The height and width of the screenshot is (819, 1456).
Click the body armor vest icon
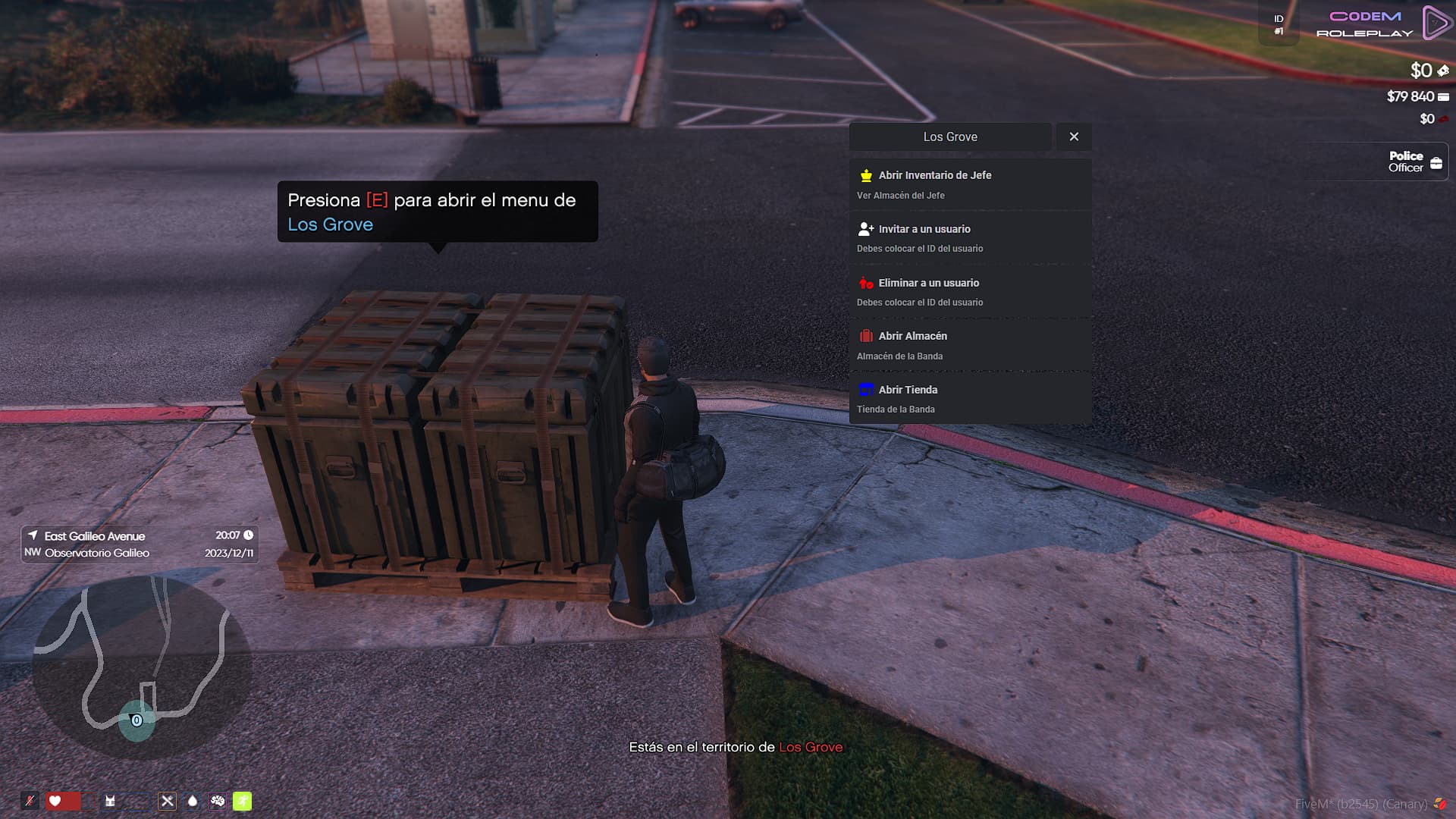pyautogui.click(x=111, y=801)
